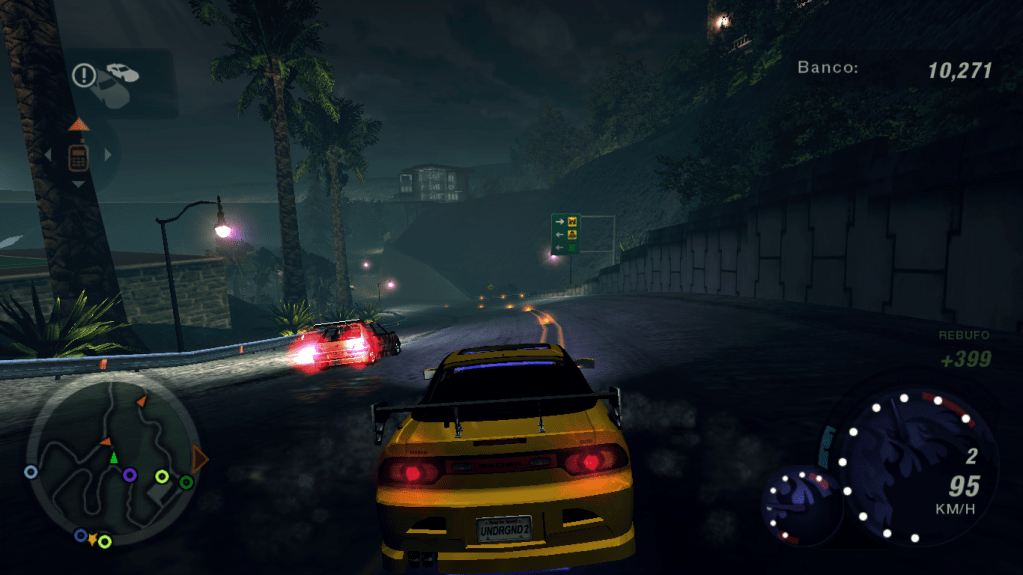Choose the left arrow beside the phone
Viewport: 1023px width, 575px height.
tap(47, 156)
